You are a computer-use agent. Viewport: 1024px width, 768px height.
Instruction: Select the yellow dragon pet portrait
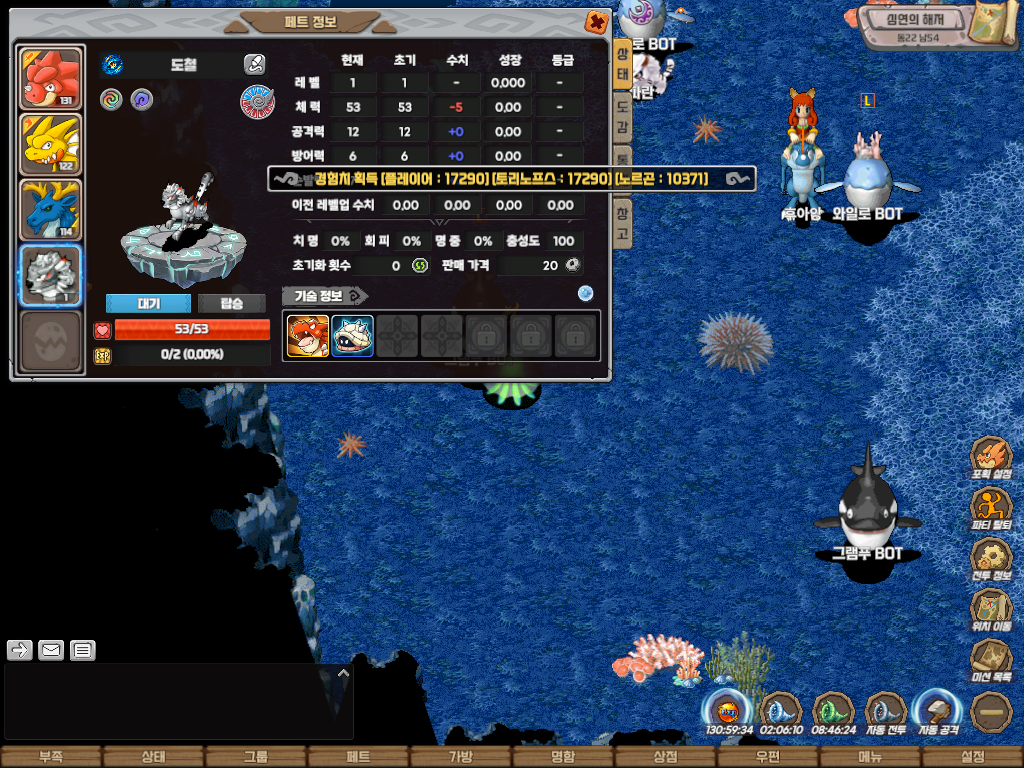pyautogui.click(x=50, y=145)
